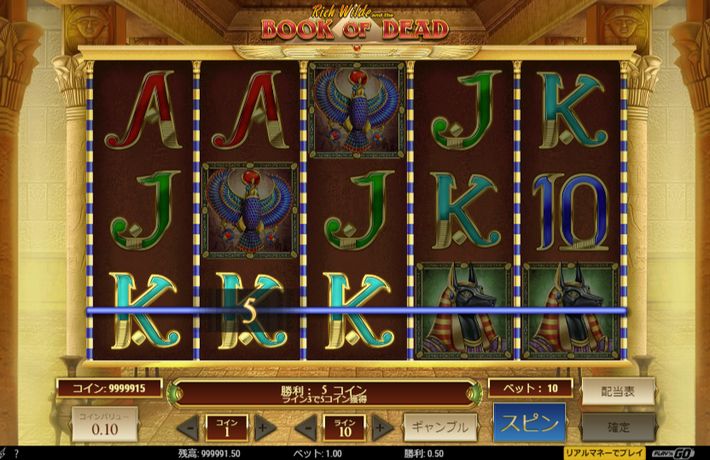Open the question mark help icon
This screenshot has height=460, width=710.
coord(15,454)
